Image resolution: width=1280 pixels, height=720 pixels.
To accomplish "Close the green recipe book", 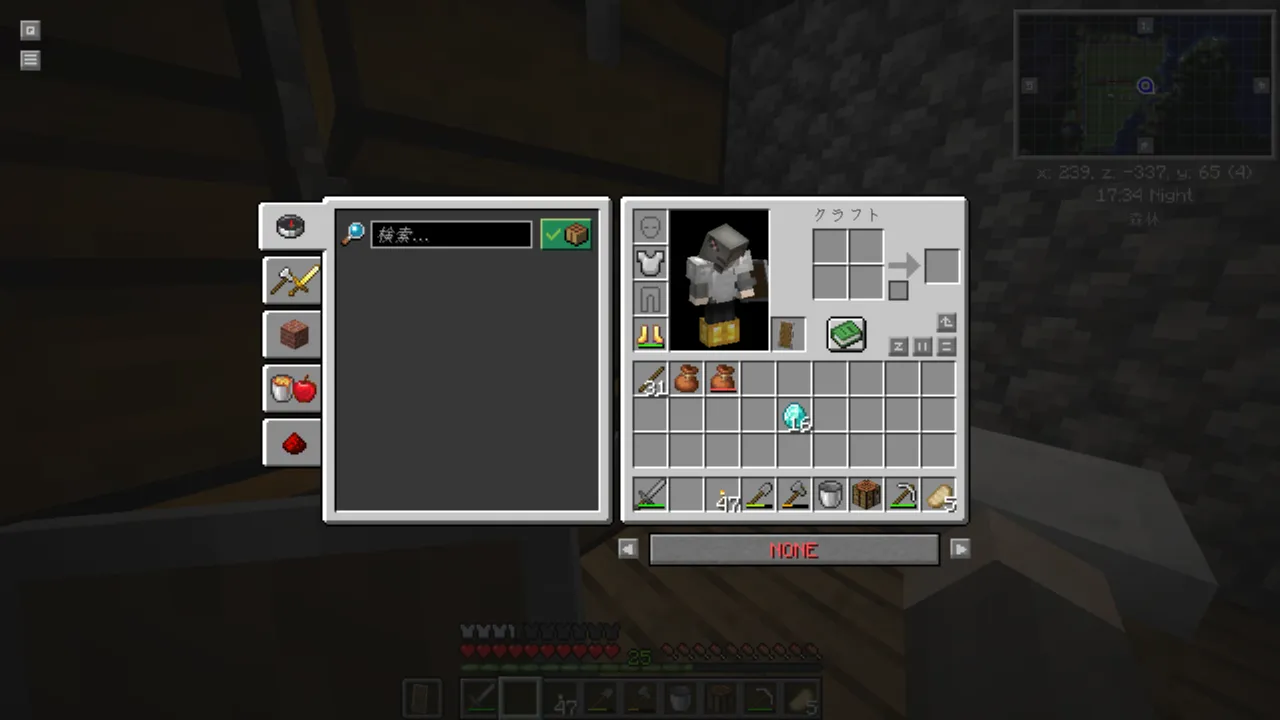I will click(846, 334).
